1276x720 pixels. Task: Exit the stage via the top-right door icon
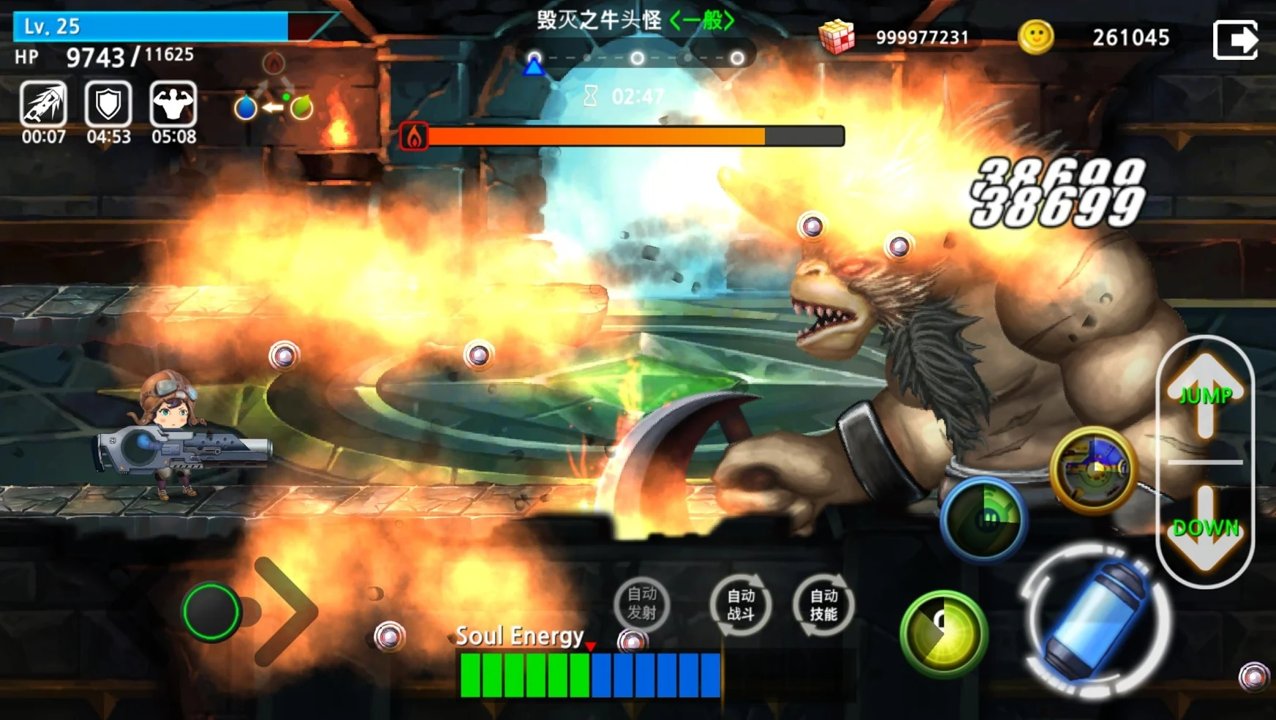(x=1235, y=39)
